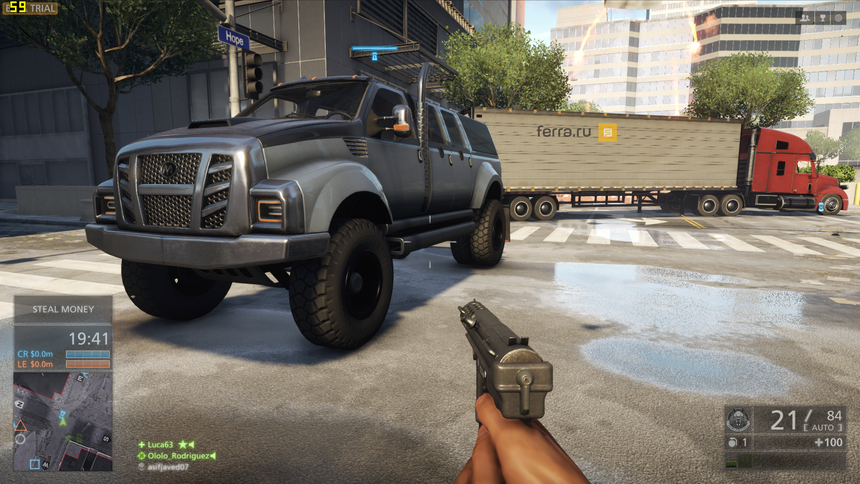
Task: Select the Steal Money objective header
Action: click(x=63, y=309)
